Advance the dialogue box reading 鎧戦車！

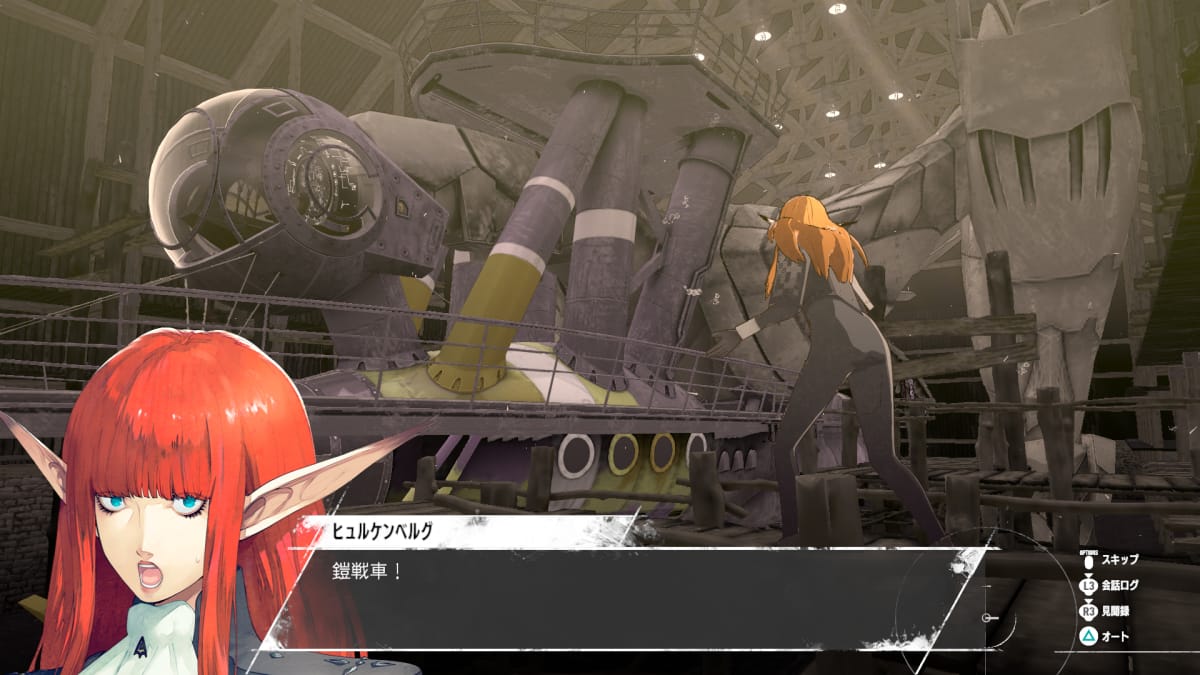point(620,598)
